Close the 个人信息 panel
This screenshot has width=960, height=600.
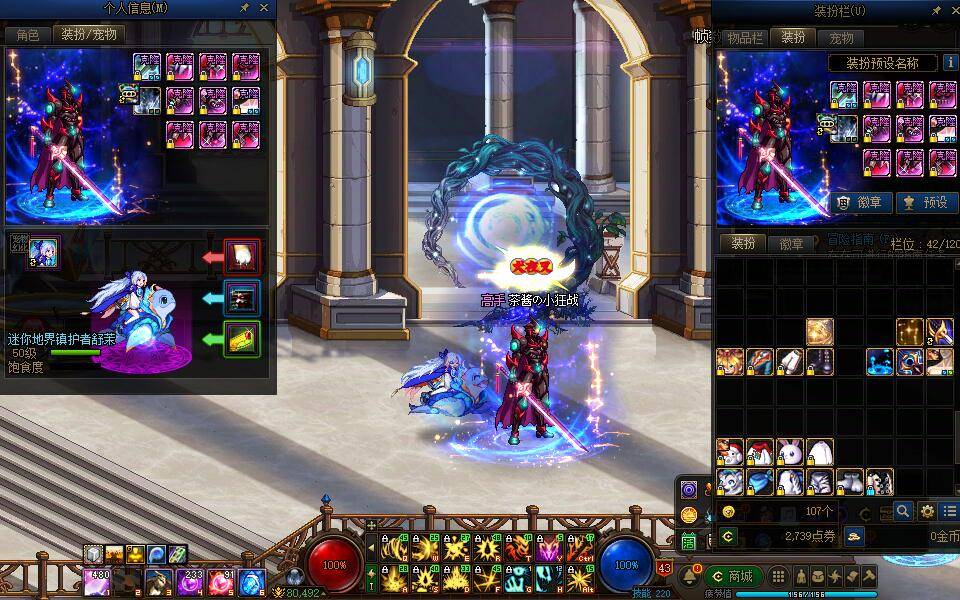pyautogui.click(x=264, y=8)
